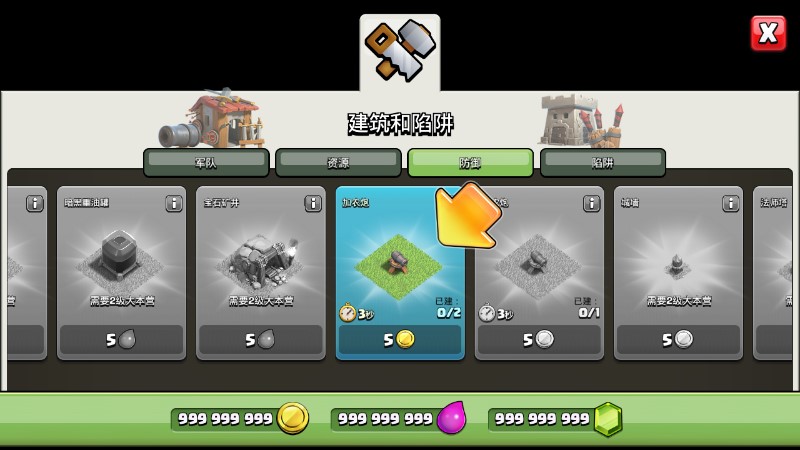This screenshot has width=800, height=450.
Task: Show info for the dark elixir storage
Action: (x=174, y=203)
